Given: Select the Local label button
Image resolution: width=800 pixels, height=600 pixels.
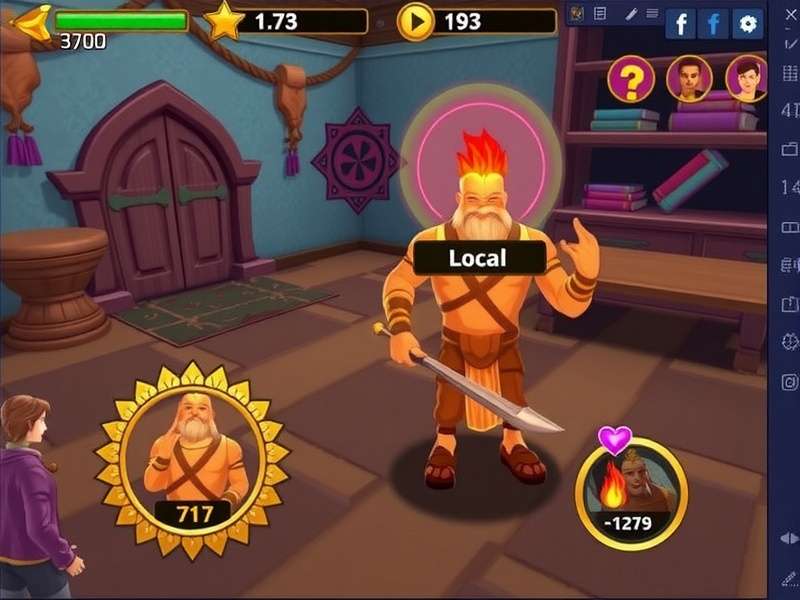Looking at the screenshot, I should tap(478, 258).
